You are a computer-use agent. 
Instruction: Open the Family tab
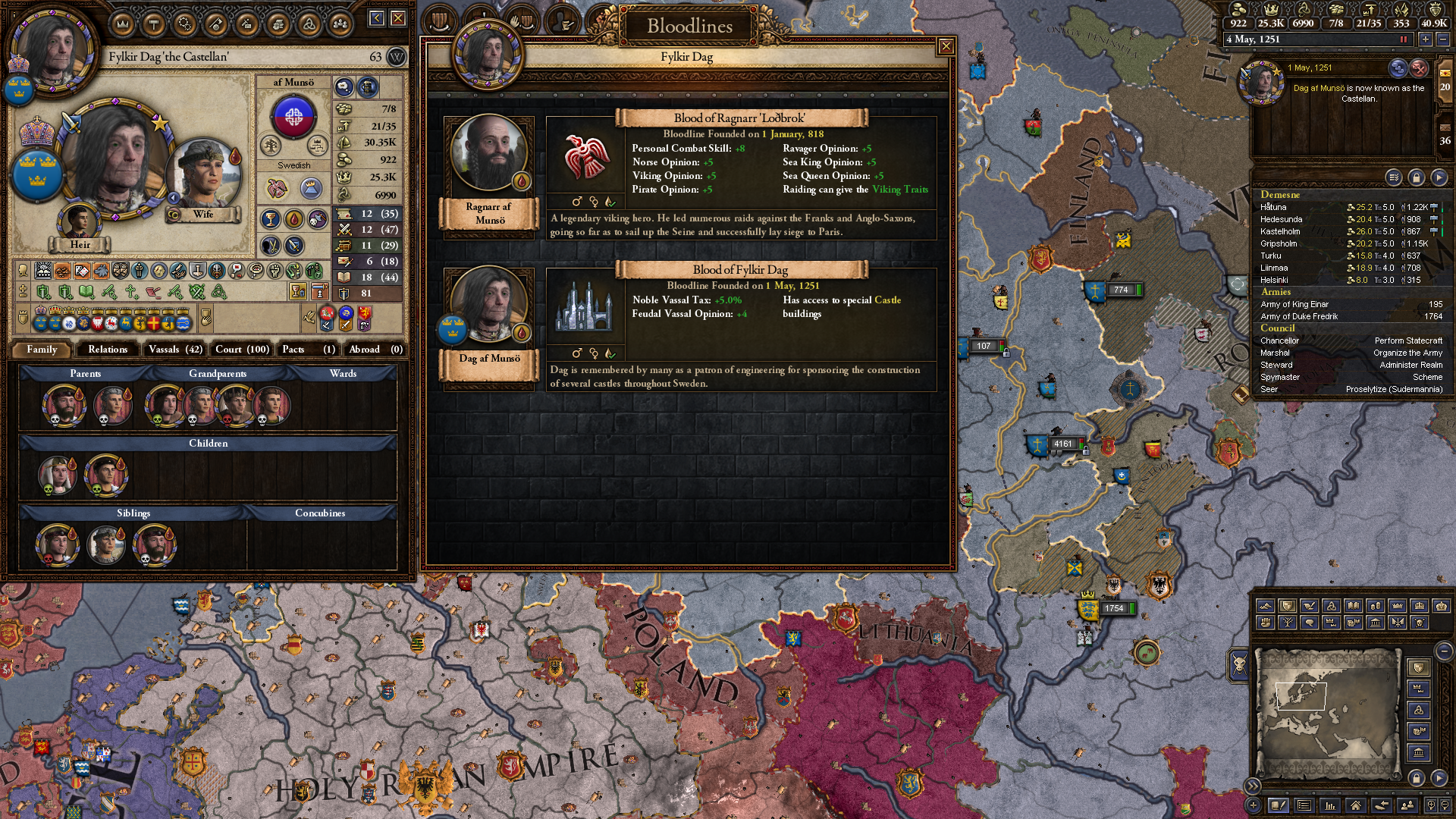(x=42, y=350)
